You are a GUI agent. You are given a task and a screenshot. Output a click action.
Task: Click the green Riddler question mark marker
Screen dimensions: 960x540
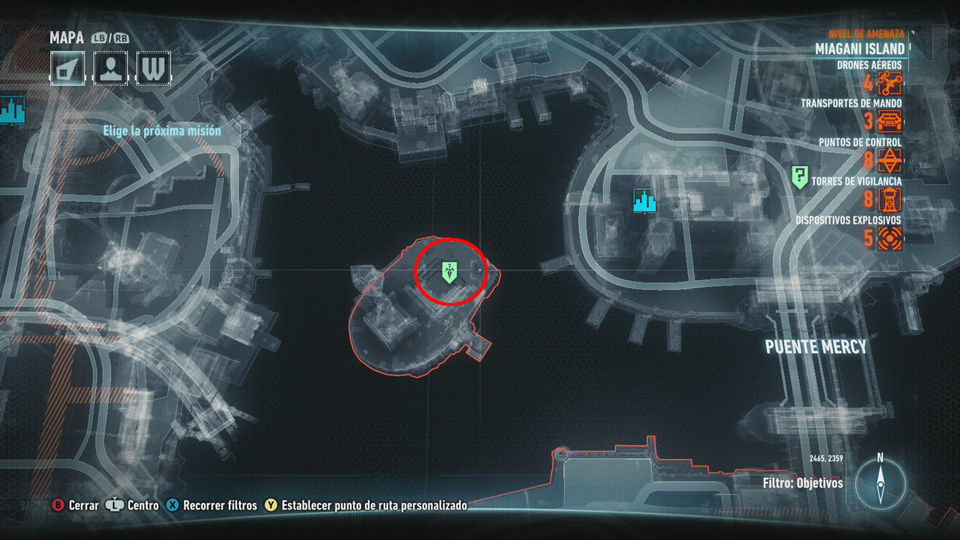[x=800, y=178]
